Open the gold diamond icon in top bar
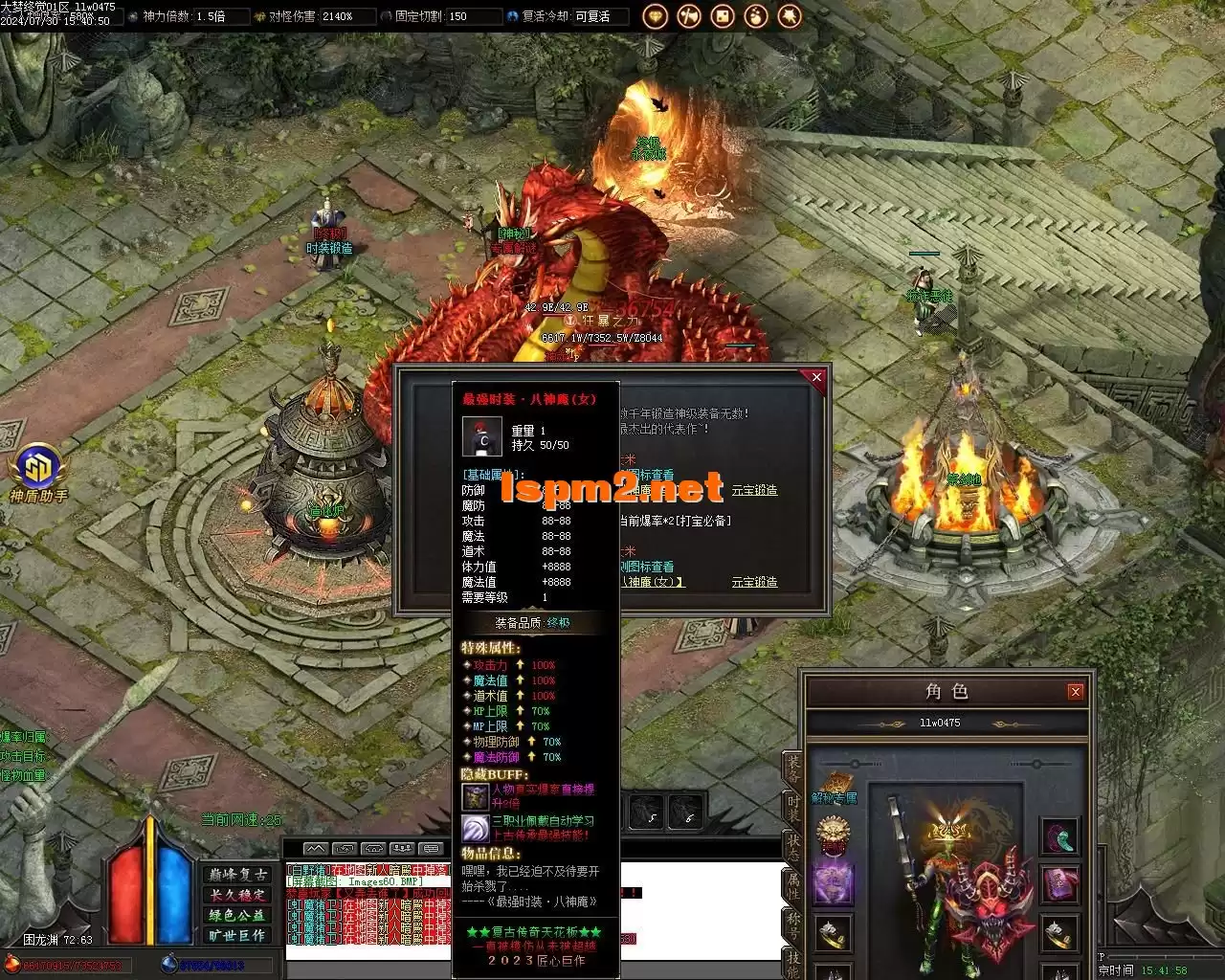The image size is (1225, 980). [x=656, y=16]
